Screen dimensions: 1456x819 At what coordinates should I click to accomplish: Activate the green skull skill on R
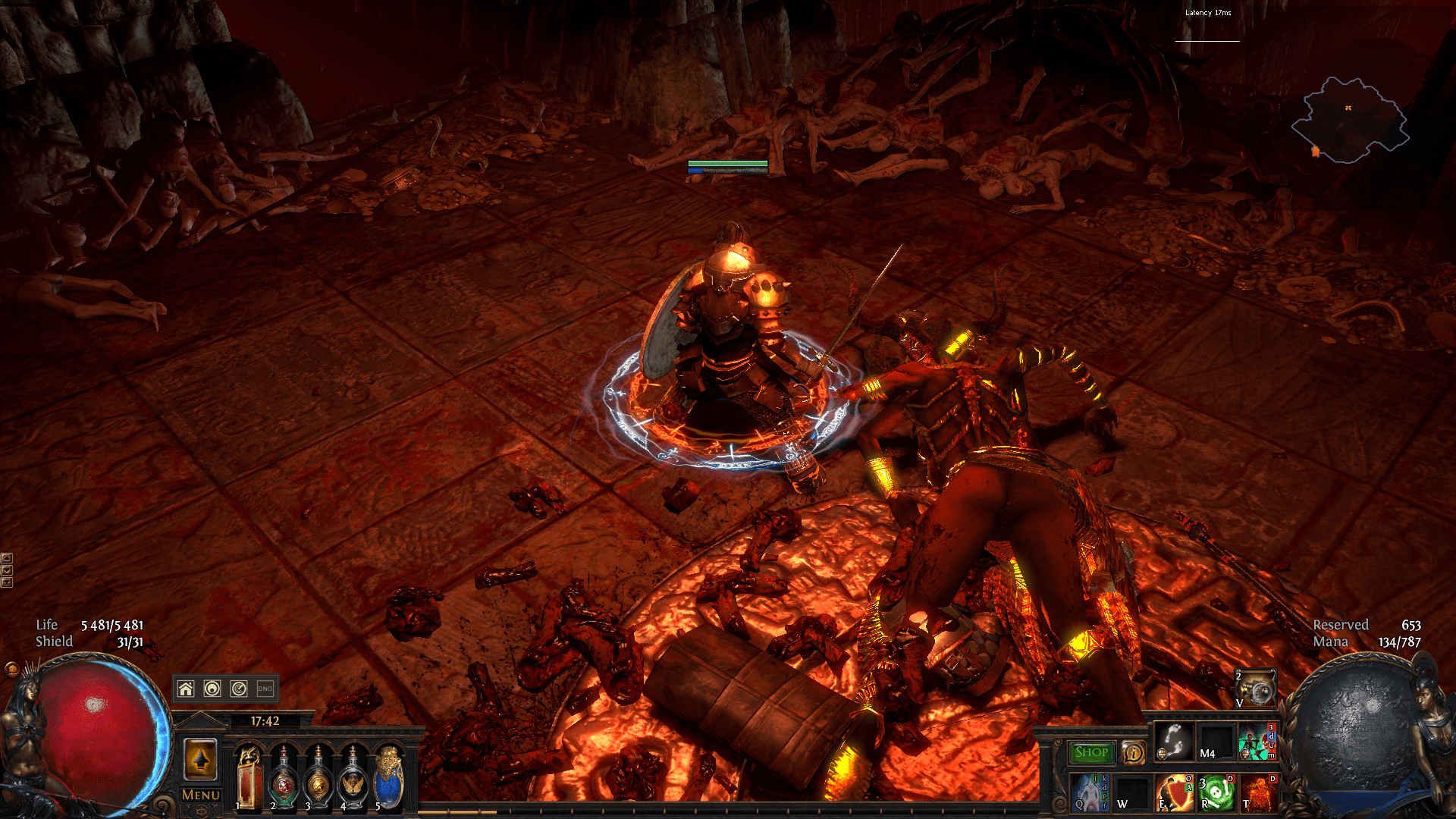1216,792
